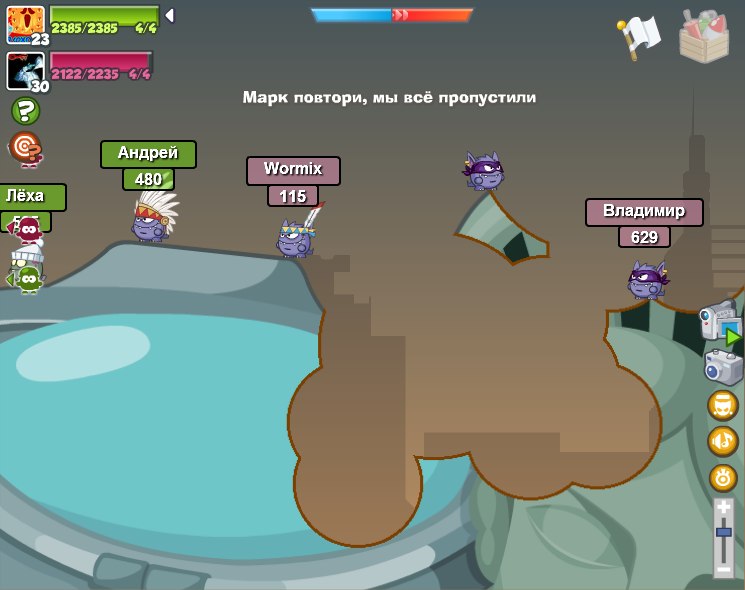Toggle the sound and music button
Viewport: 745px width, 590px height.
722,441
